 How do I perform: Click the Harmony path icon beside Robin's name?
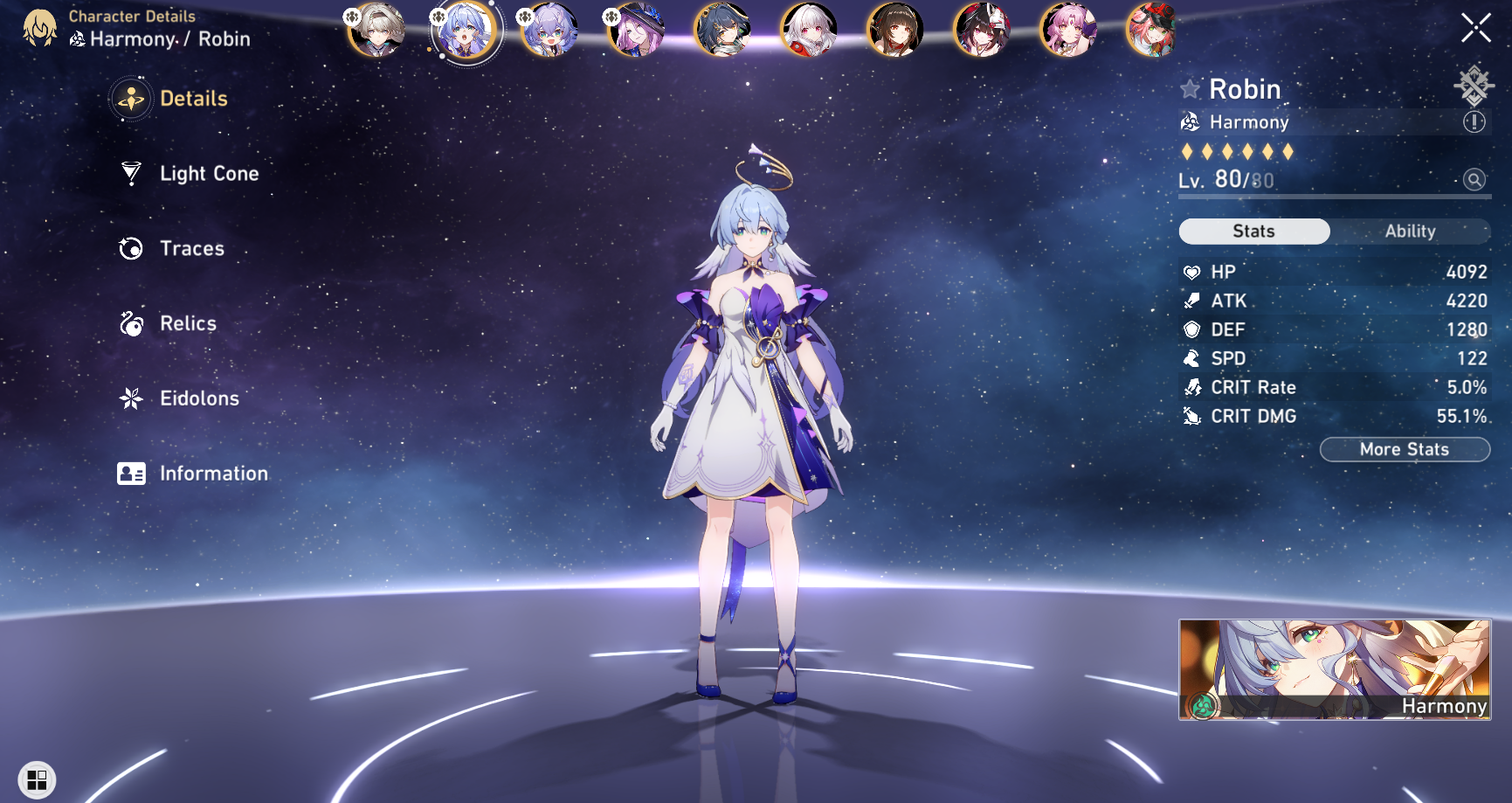coord(1190,122)
